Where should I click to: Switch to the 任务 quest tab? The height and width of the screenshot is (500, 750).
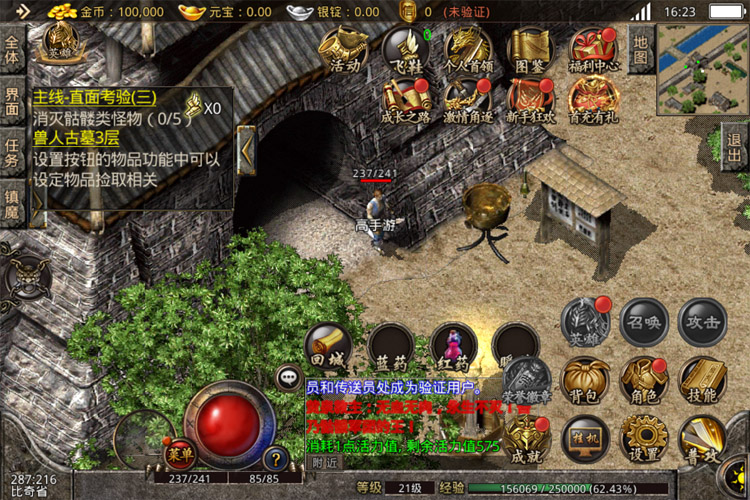click(12, 154)
